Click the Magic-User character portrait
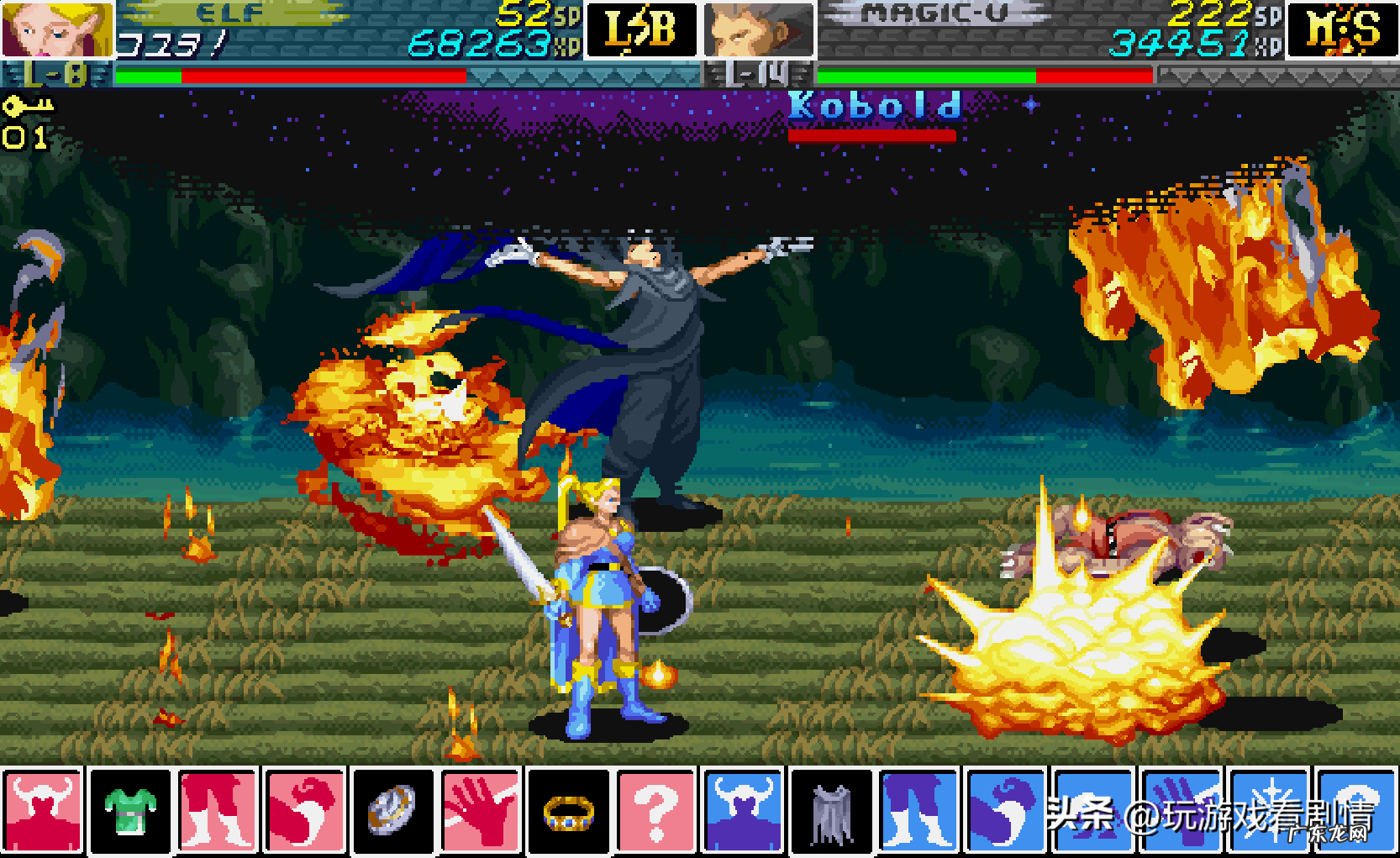Screen dimensions: 1400x858 [x=759, y=29]
